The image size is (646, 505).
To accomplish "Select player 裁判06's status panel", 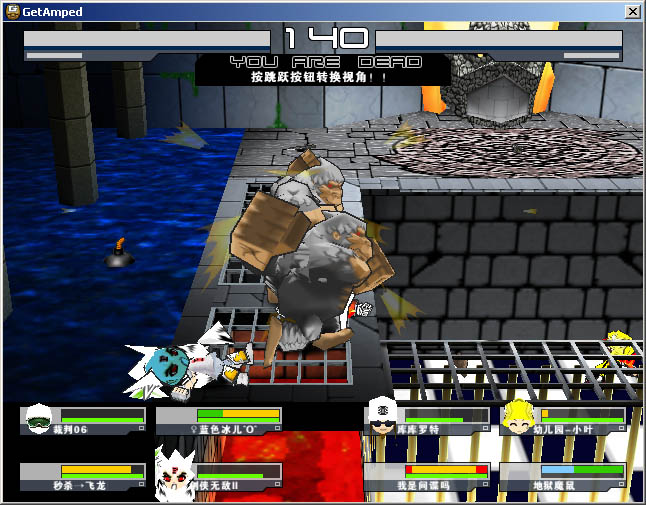I will coord(84,421).
